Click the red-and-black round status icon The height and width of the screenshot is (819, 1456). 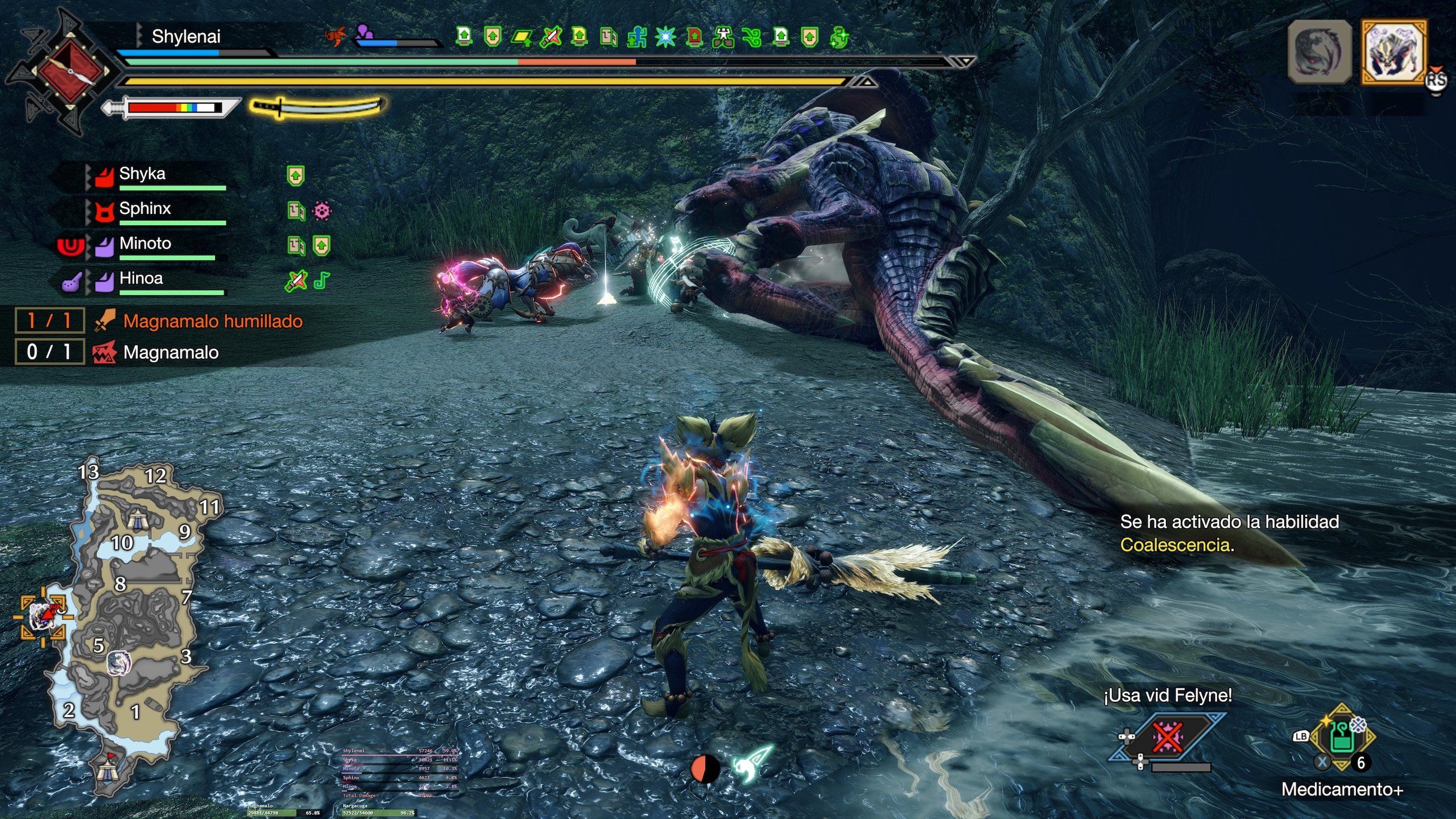pyautogui.click(x=705, y=769)
